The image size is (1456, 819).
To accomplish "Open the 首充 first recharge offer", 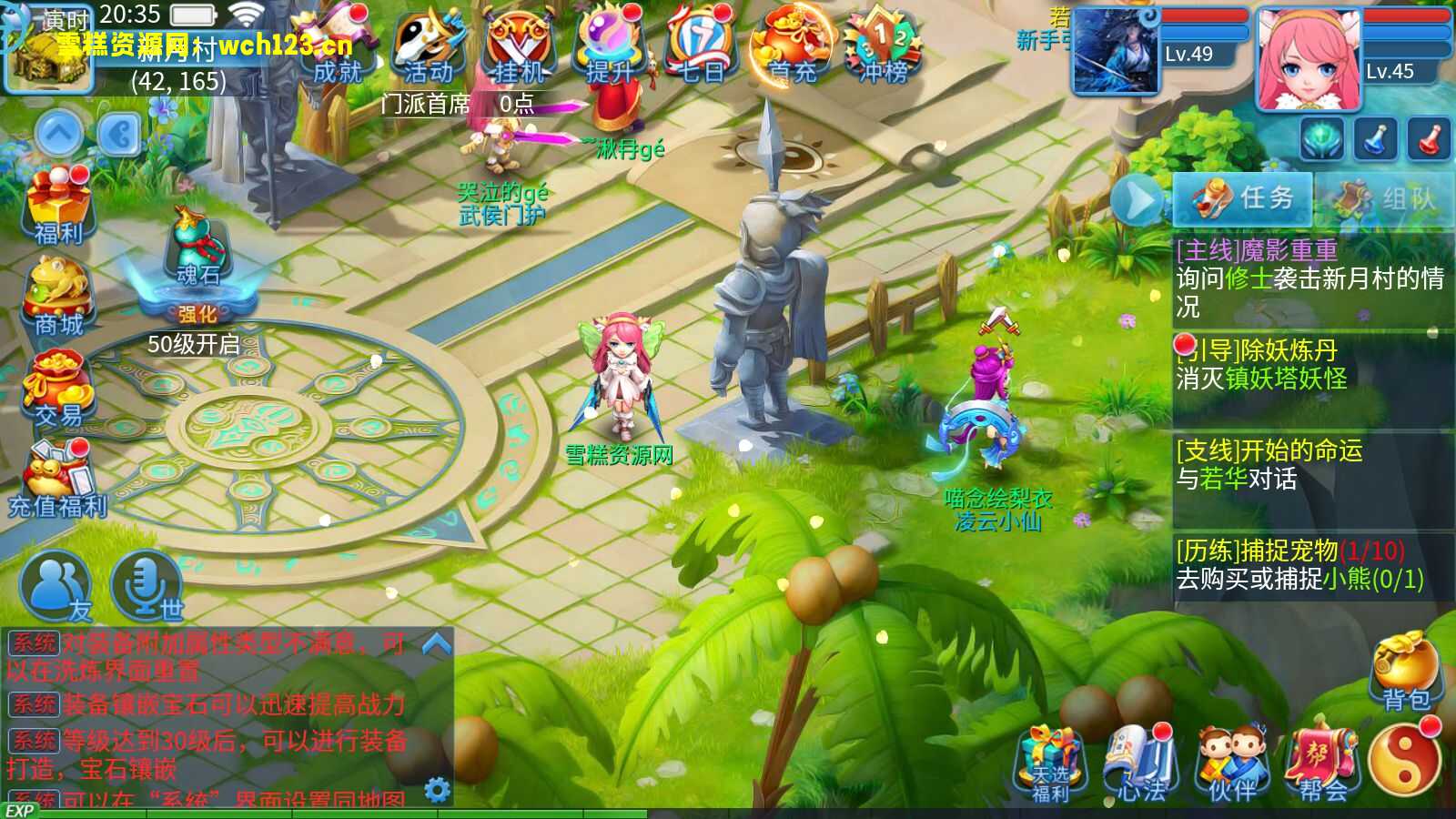I will (x=790, y=47).
